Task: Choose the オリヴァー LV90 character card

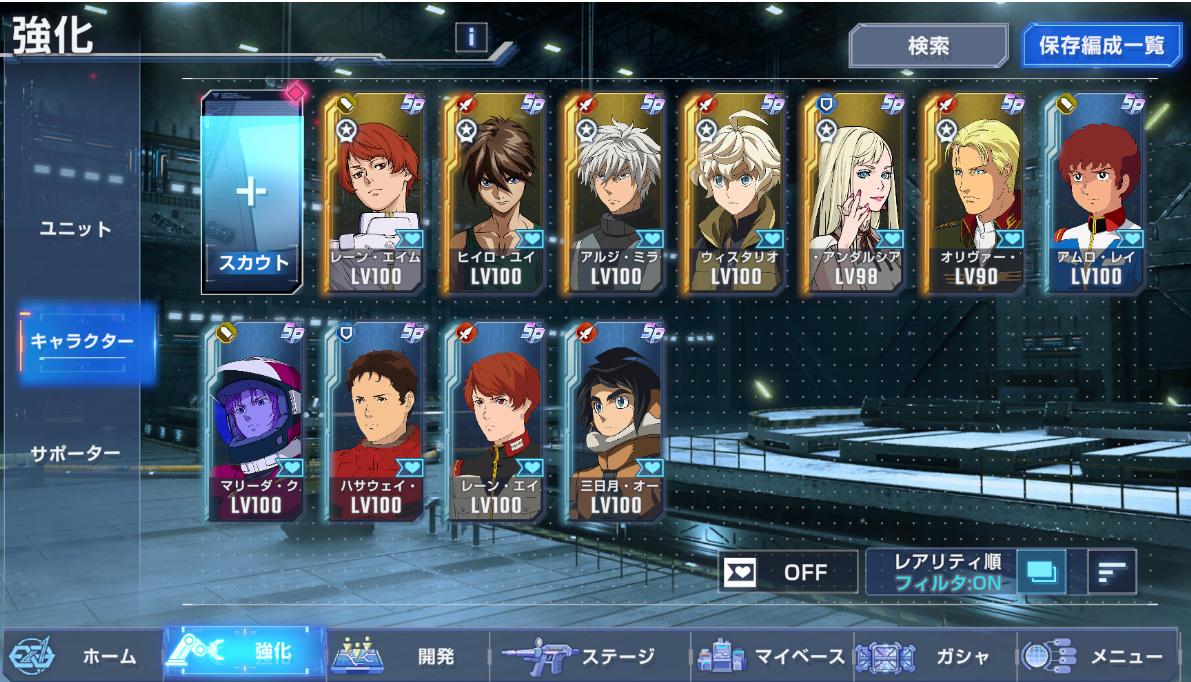Action: (975, 193)
